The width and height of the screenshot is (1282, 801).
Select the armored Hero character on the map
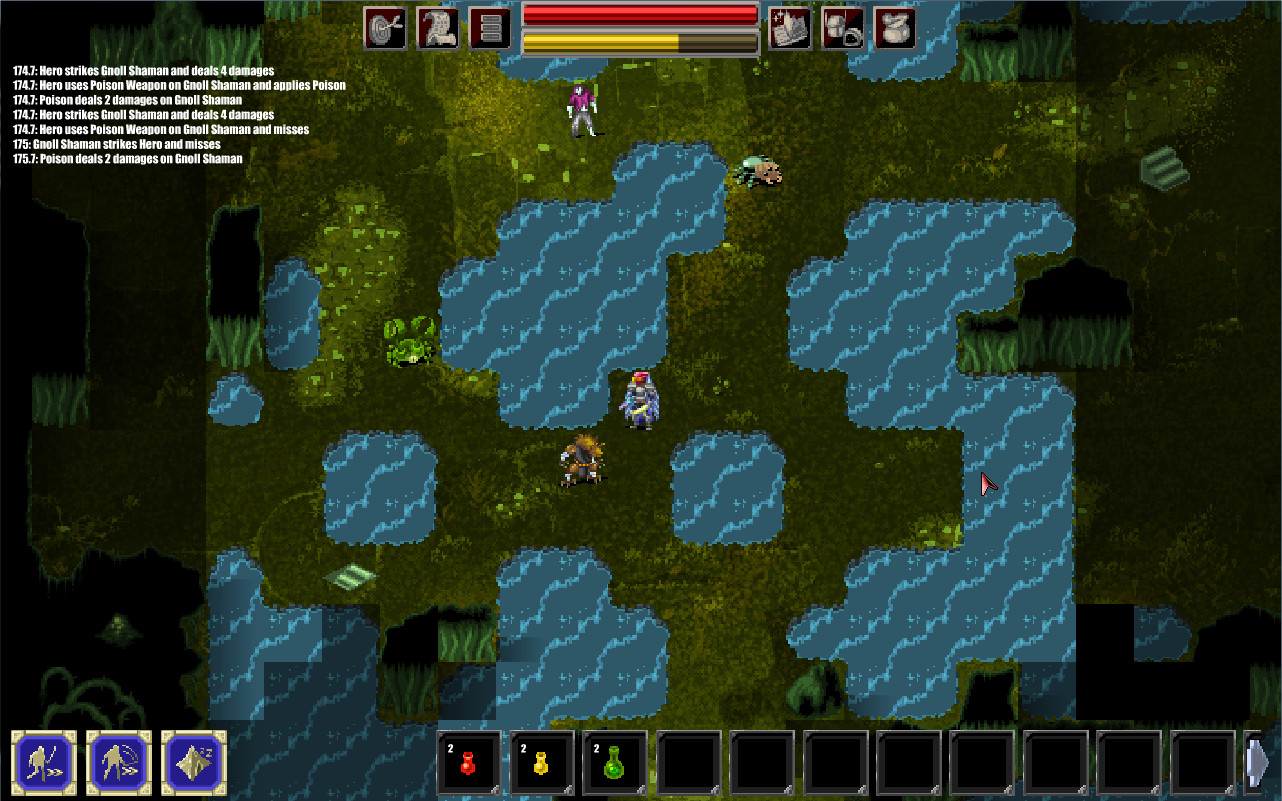pyautogui.click(x=641, y=400)
